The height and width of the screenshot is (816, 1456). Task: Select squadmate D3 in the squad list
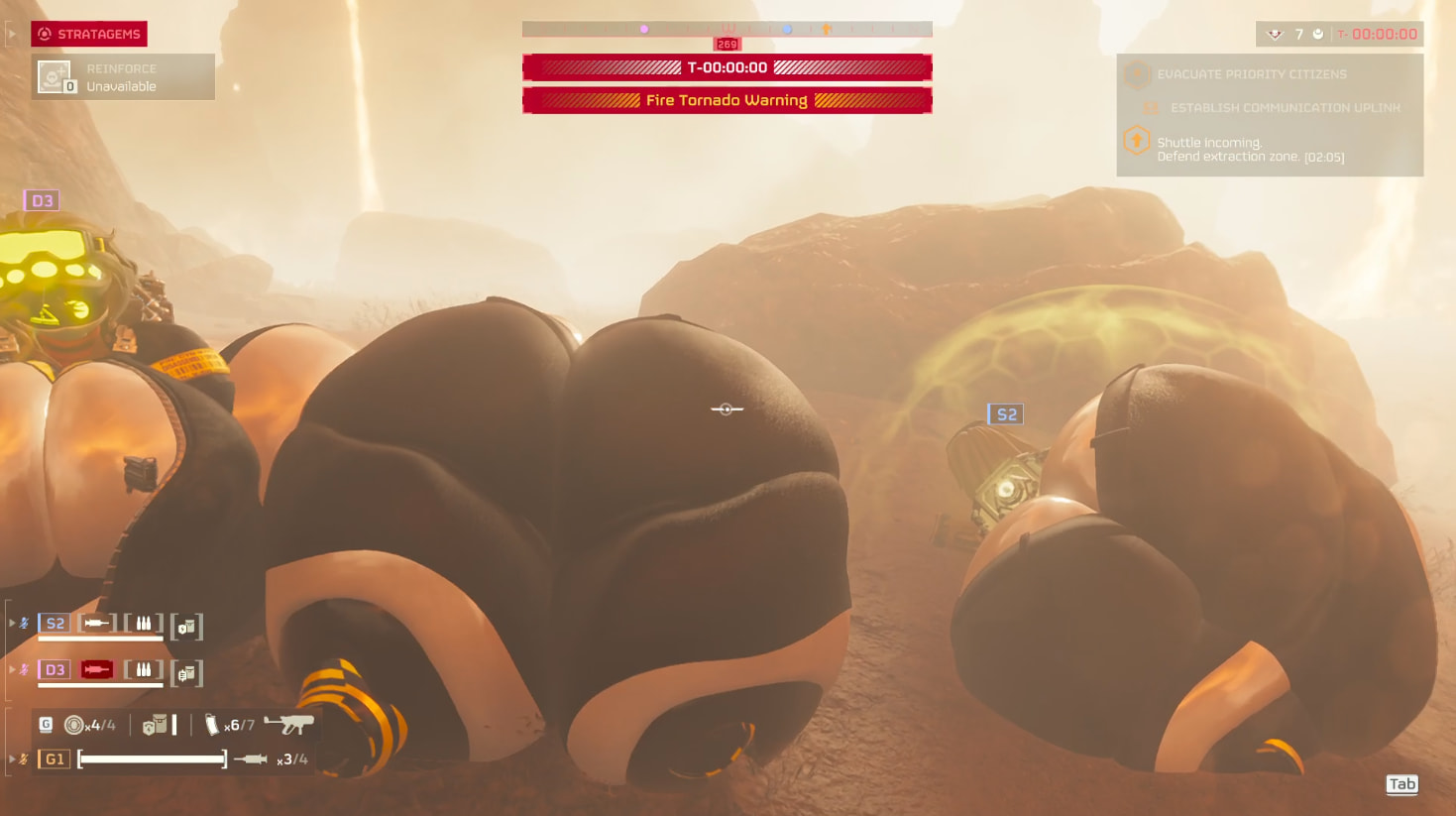[55, 670]
